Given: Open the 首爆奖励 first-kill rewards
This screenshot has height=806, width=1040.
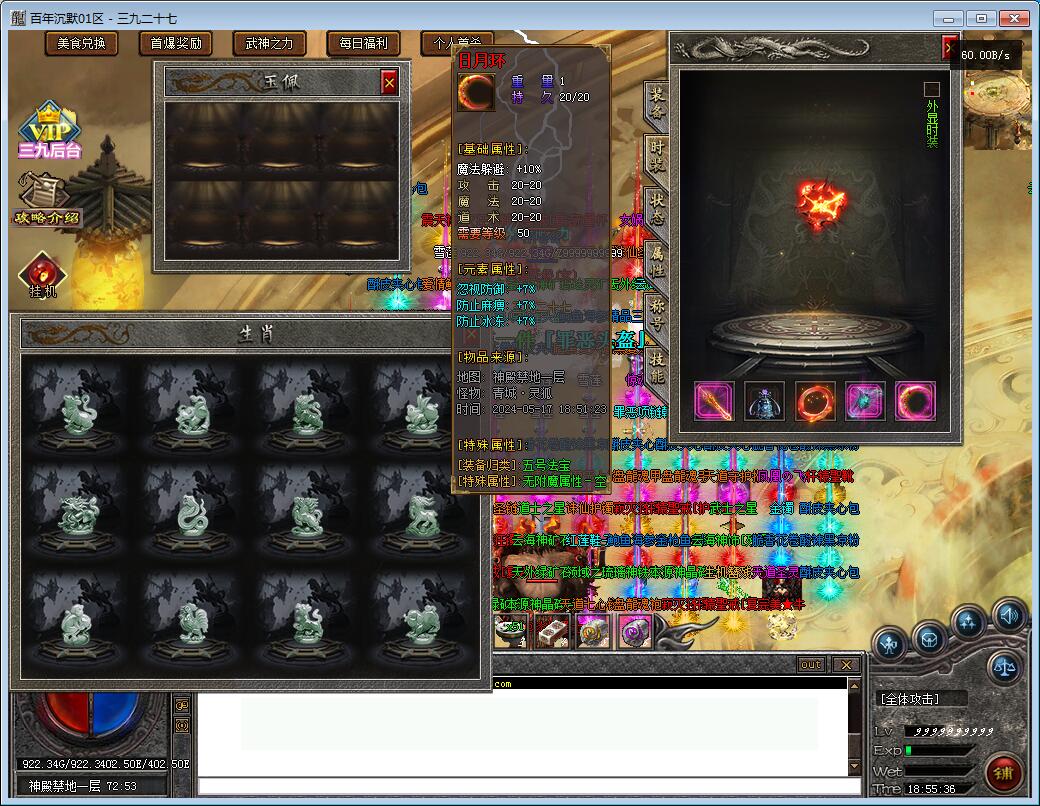Looking at the screenshot, I should (176, 43).
